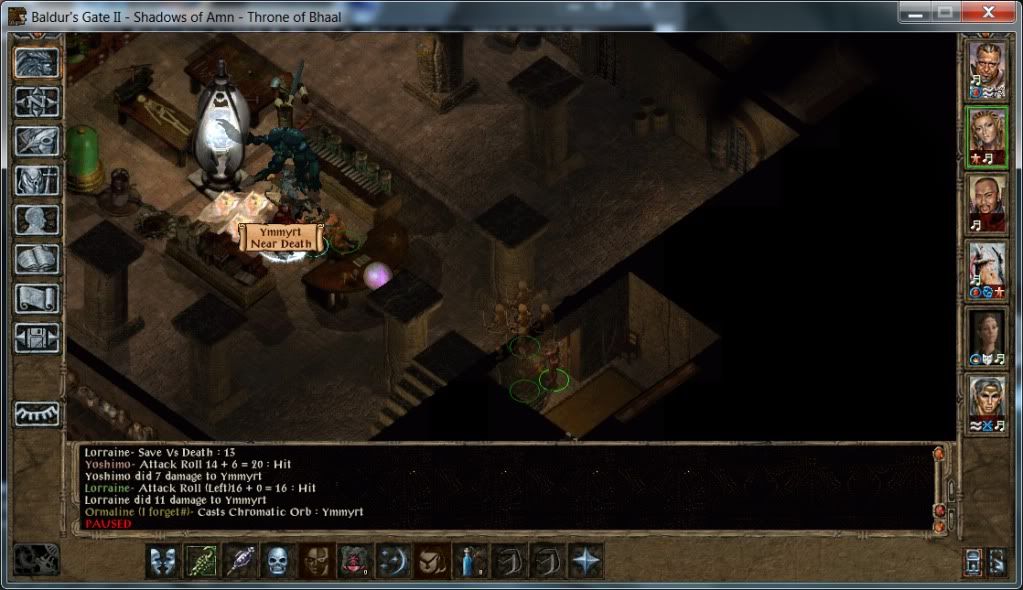Show the character record bust icon
1023x590 pixels.
[37, 219]
